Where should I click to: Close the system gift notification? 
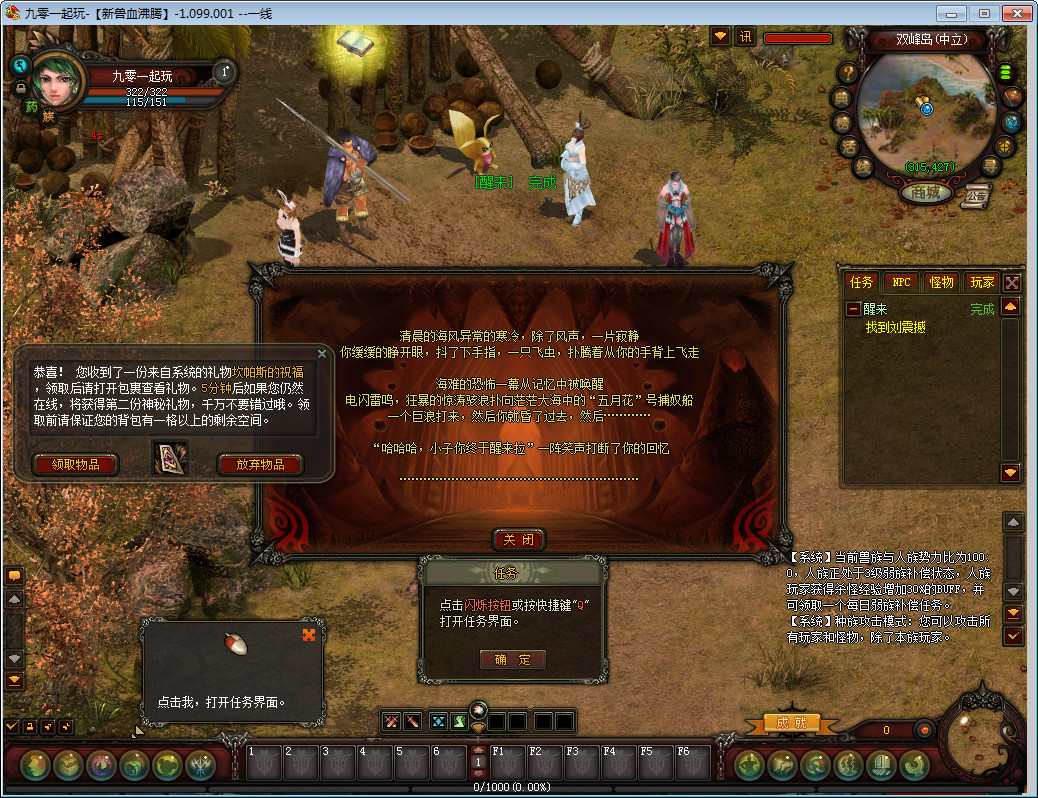pyautogui.click(x=322, y=353)
